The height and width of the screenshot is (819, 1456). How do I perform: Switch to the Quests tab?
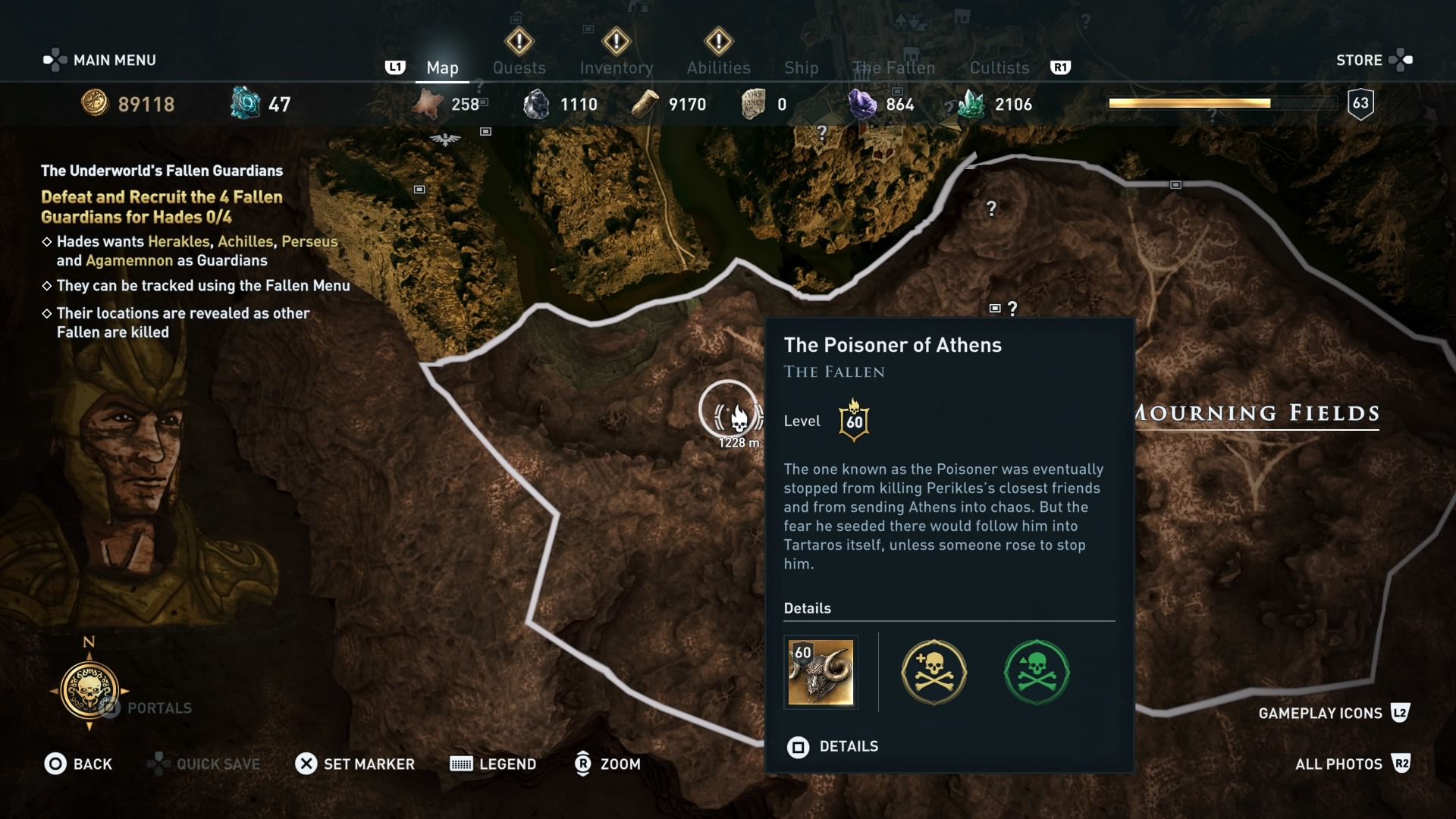click(x=519, y=67)
